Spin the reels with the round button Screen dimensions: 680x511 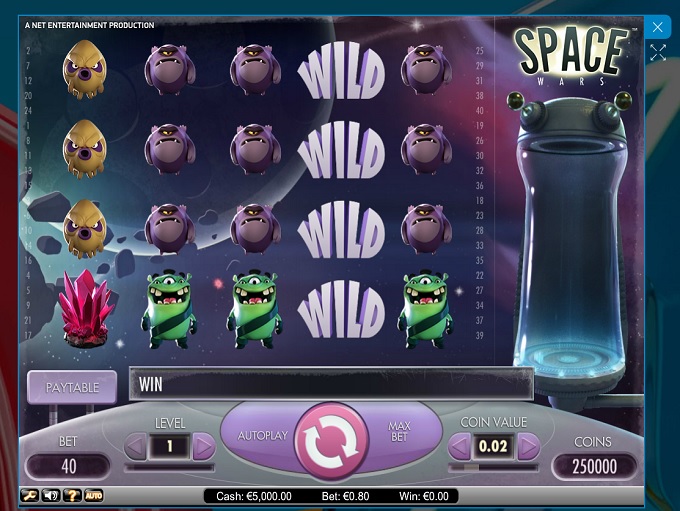pos(331,441)
